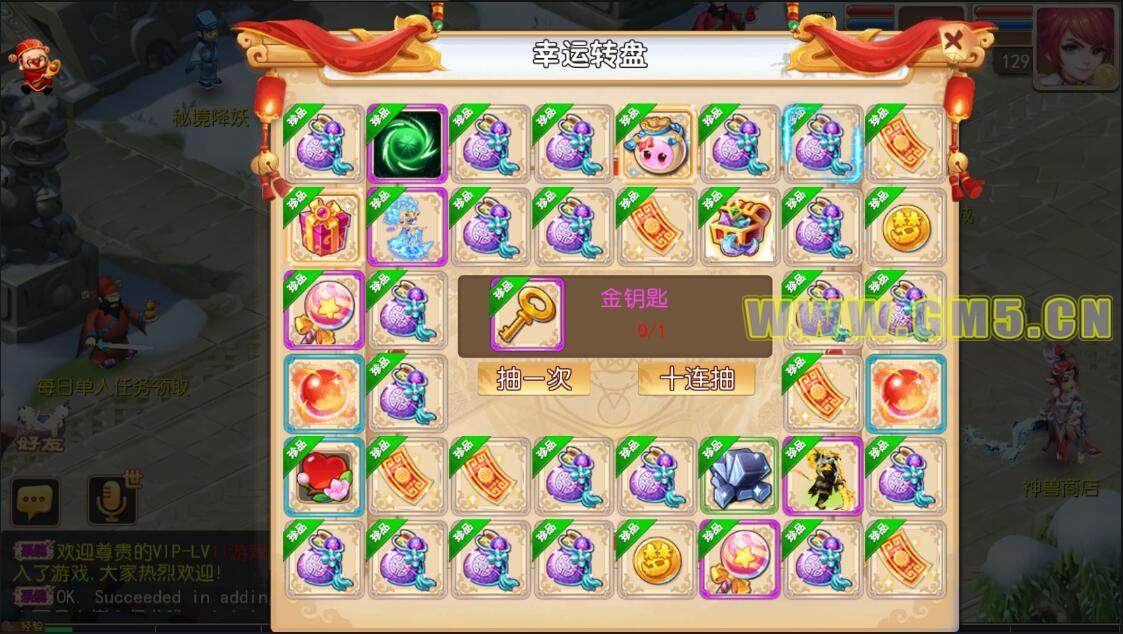Viewport: 1123px width, 634px height.
Task: Open the chat speech bubble button
Action: click(37, 500)
